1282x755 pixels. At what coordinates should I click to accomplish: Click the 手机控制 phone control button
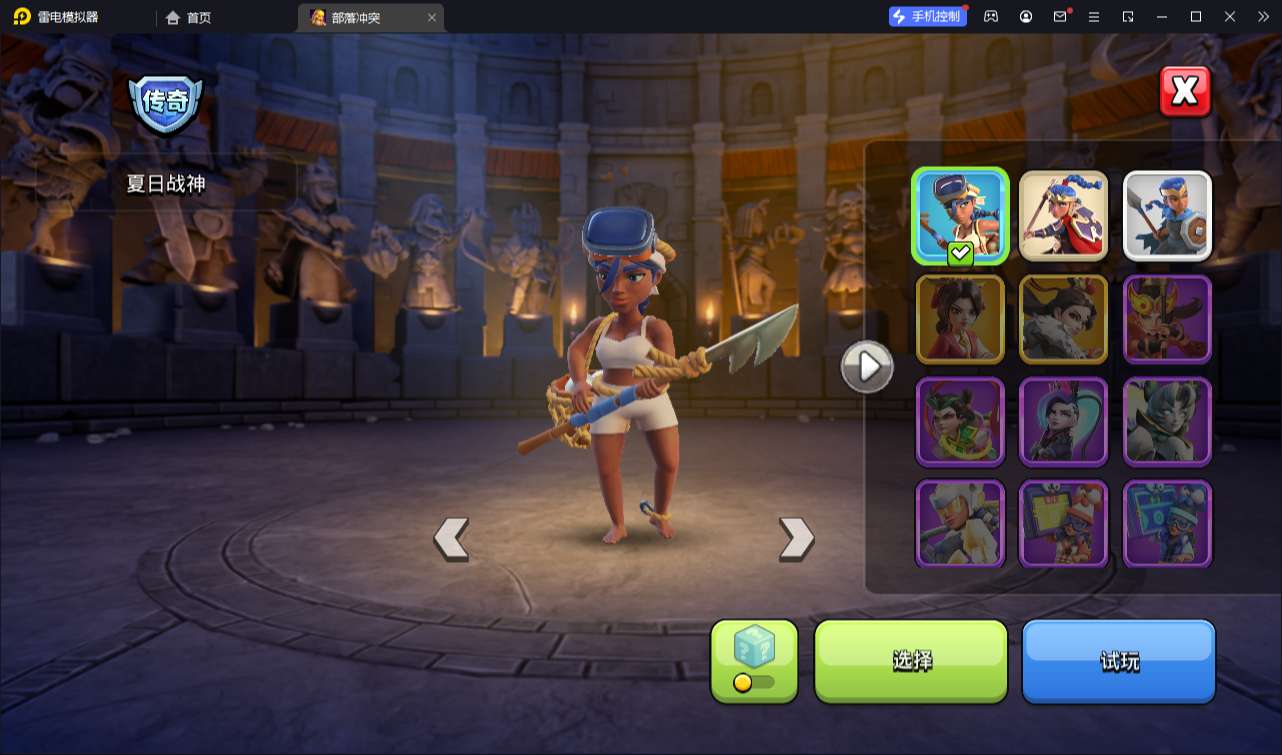click(x=927, y=16)
